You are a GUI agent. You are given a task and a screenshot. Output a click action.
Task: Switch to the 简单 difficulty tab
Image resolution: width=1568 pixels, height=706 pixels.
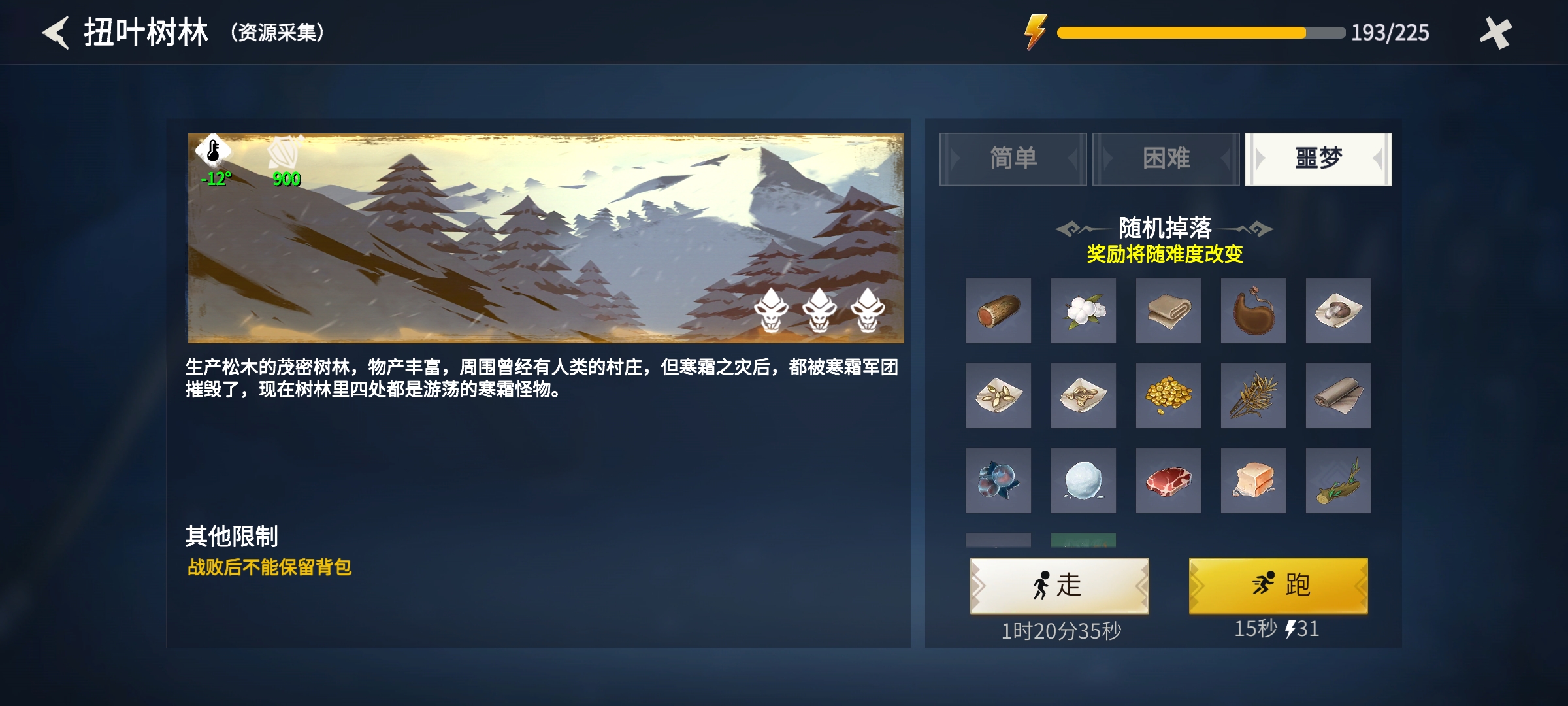1013,159
